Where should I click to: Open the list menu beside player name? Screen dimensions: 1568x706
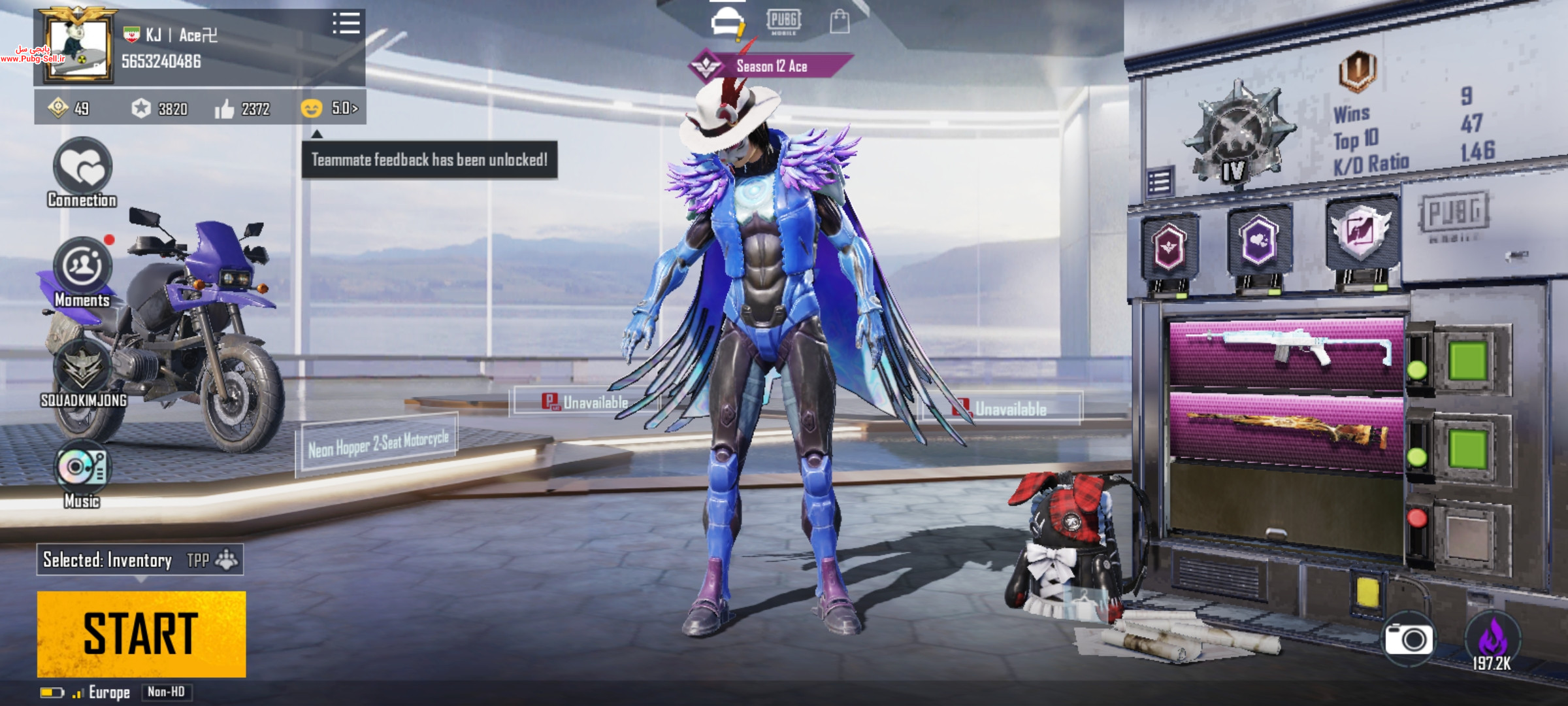pos(346,24)
